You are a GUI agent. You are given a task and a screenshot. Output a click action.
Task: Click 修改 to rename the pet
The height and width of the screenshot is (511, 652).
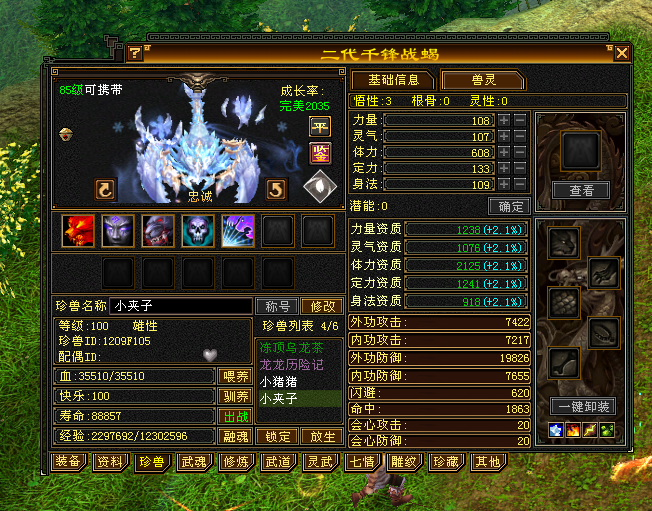[320, 306]
